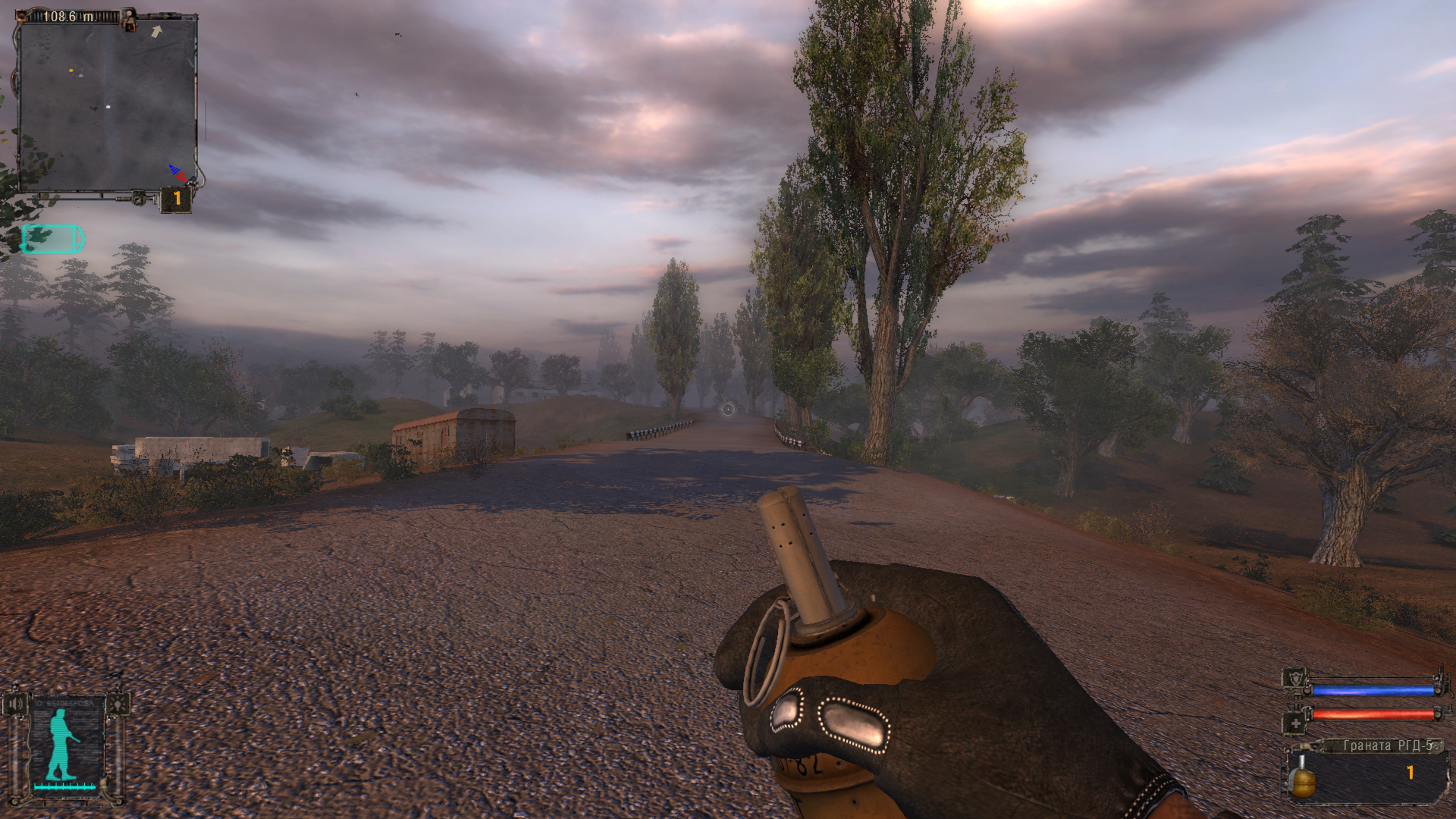Click the ID: 654065FDSA text on the status panel

[63, 702]
